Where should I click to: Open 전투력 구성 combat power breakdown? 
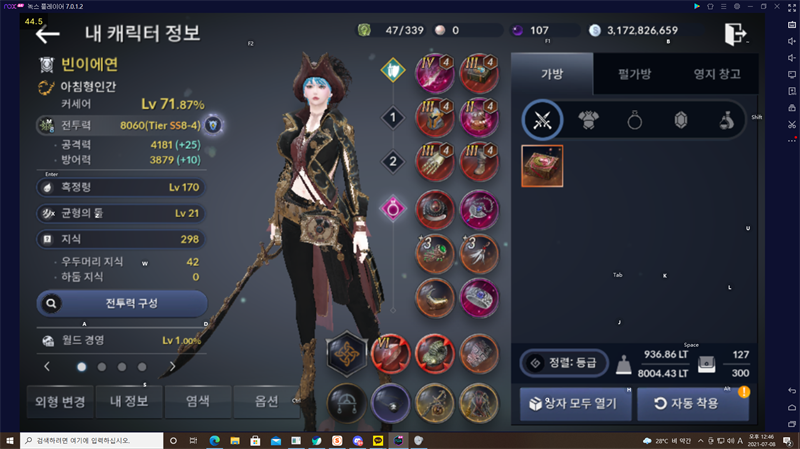121,301
